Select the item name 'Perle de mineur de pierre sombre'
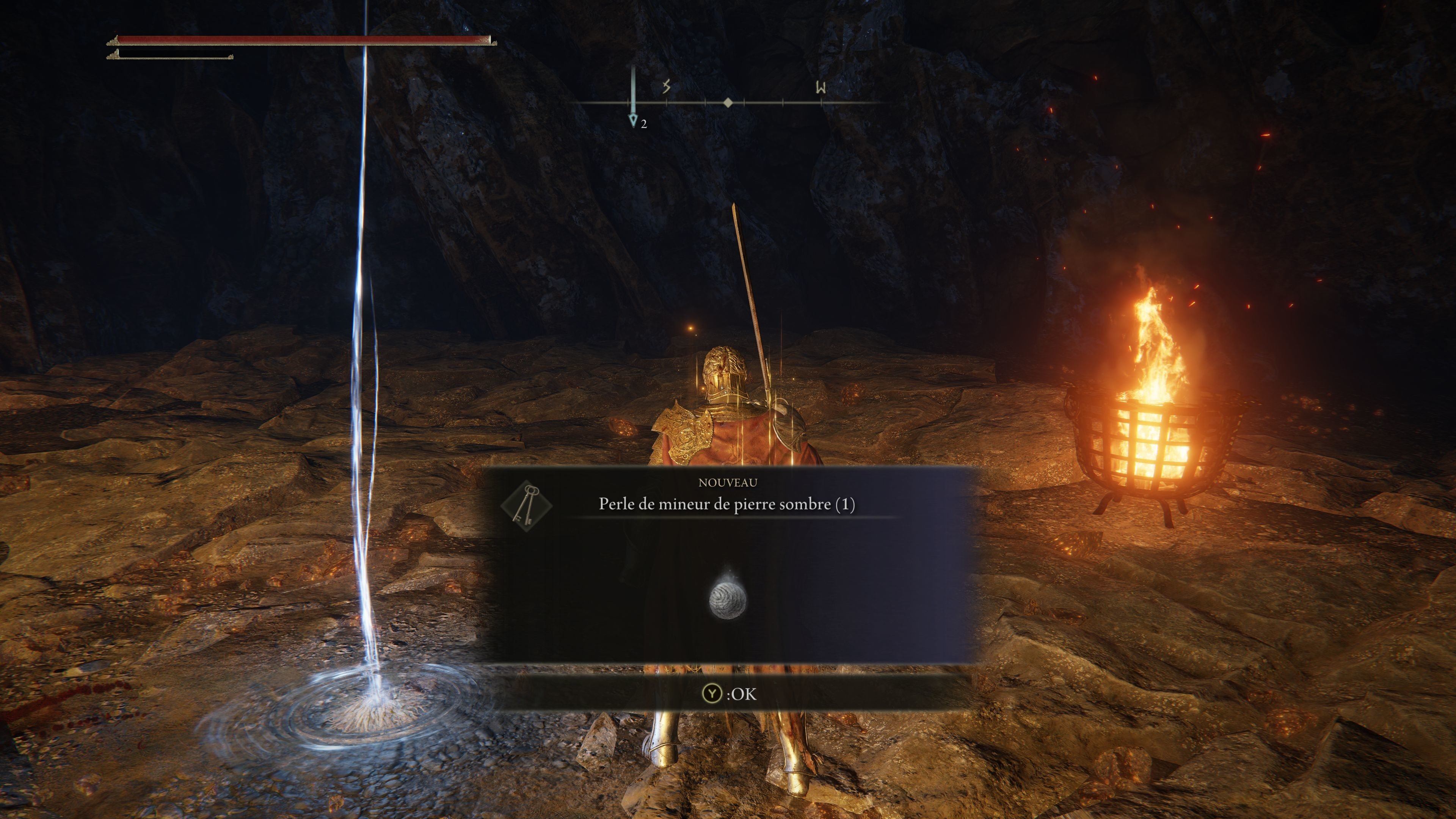This screenshot has height=819, width=1456. [726, 504]
